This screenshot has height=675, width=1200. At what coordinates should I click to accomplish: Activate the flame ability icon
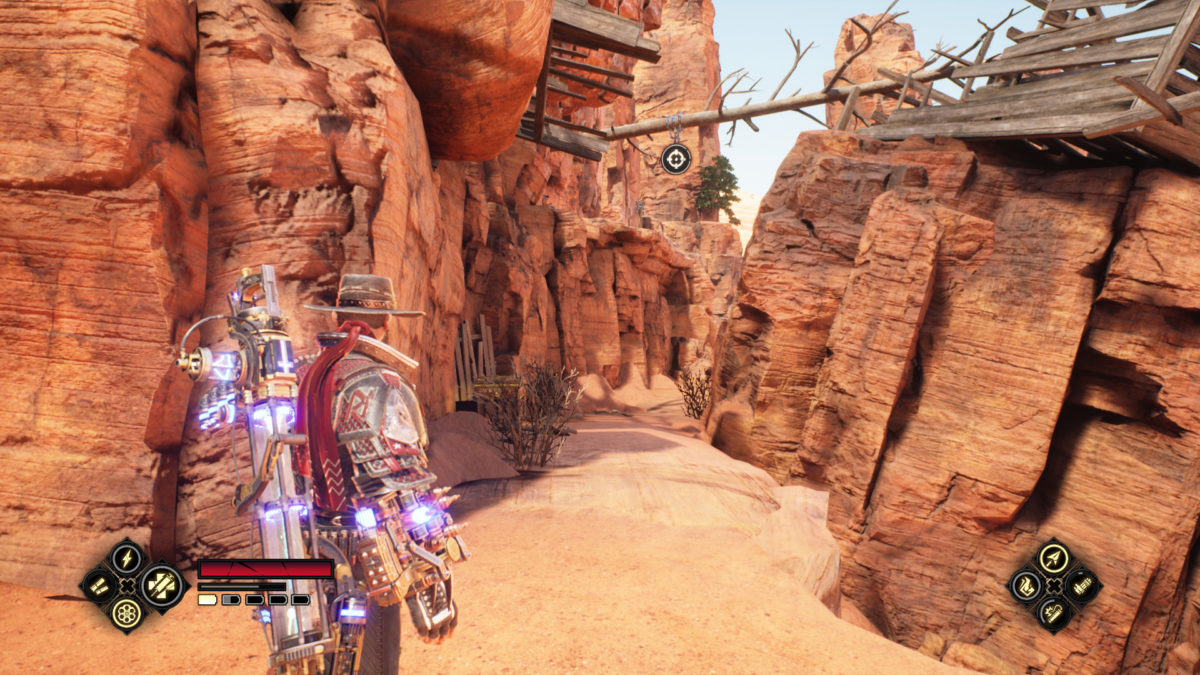[x=1025, y=585]
